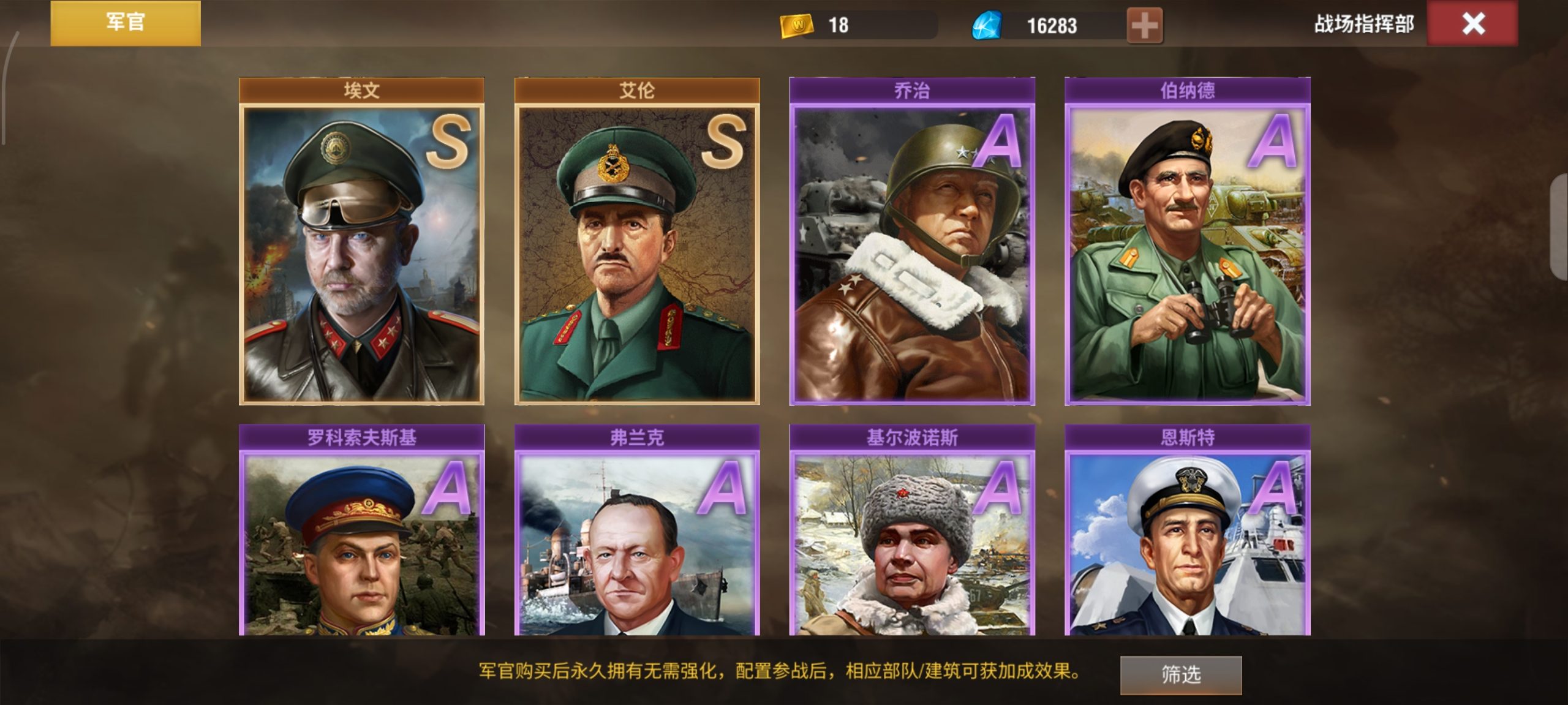Screen dimensions: 1568x705
Task: Add more diamonds with the plus button
Action: click(1144, 26)
